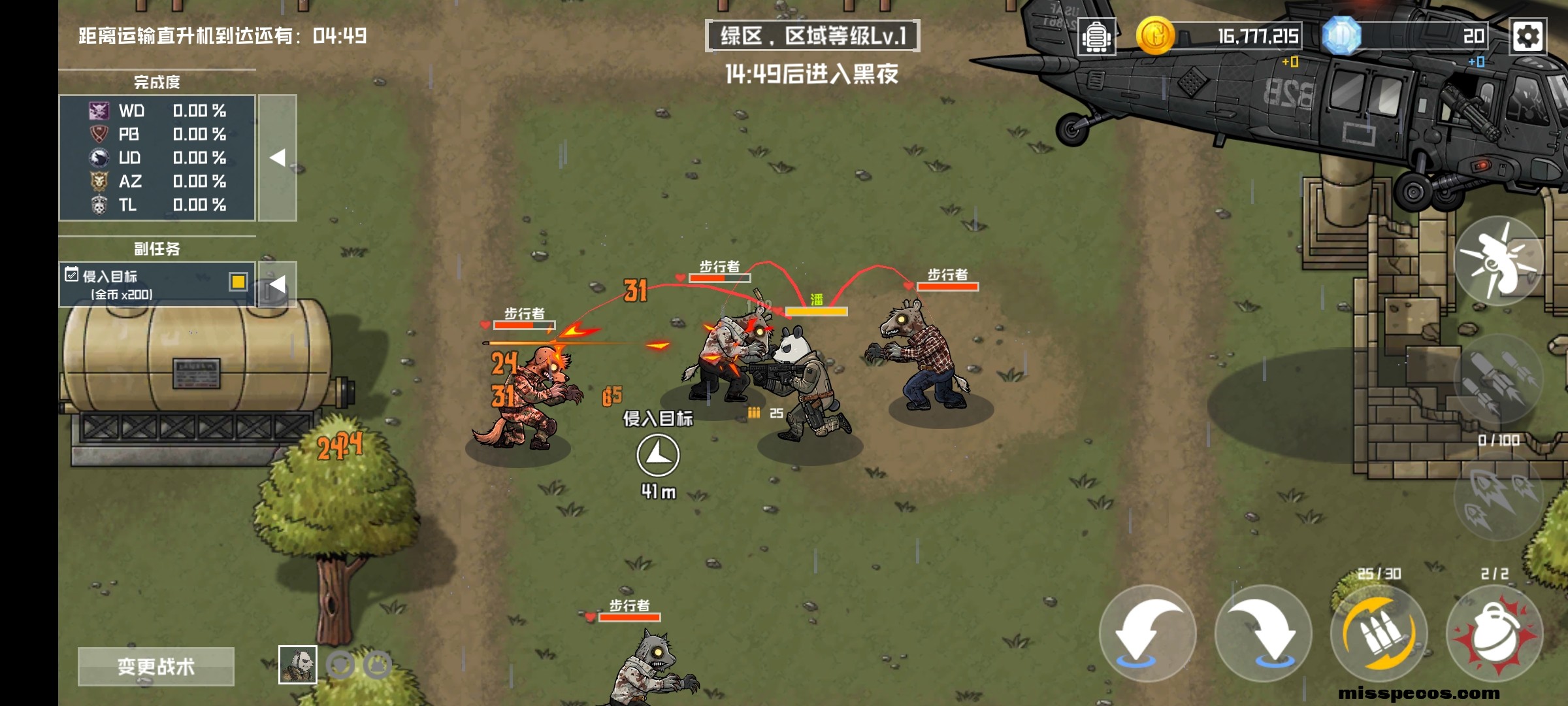Tap the gold coin currency icon
Viewport: 1568px width, 706px height.
[1155, 36]
